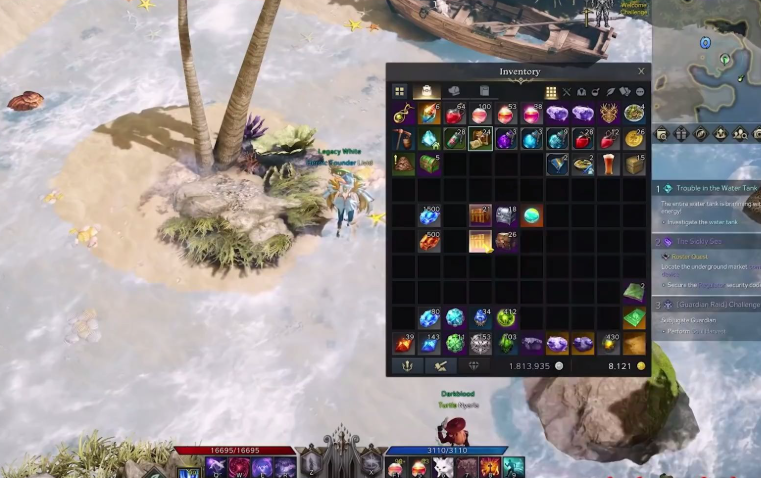Select the Guardian Raid Challenge tracker entry
Image resolution: width=761 pixels, height=478 pixels.
click(x=716, y=304)
